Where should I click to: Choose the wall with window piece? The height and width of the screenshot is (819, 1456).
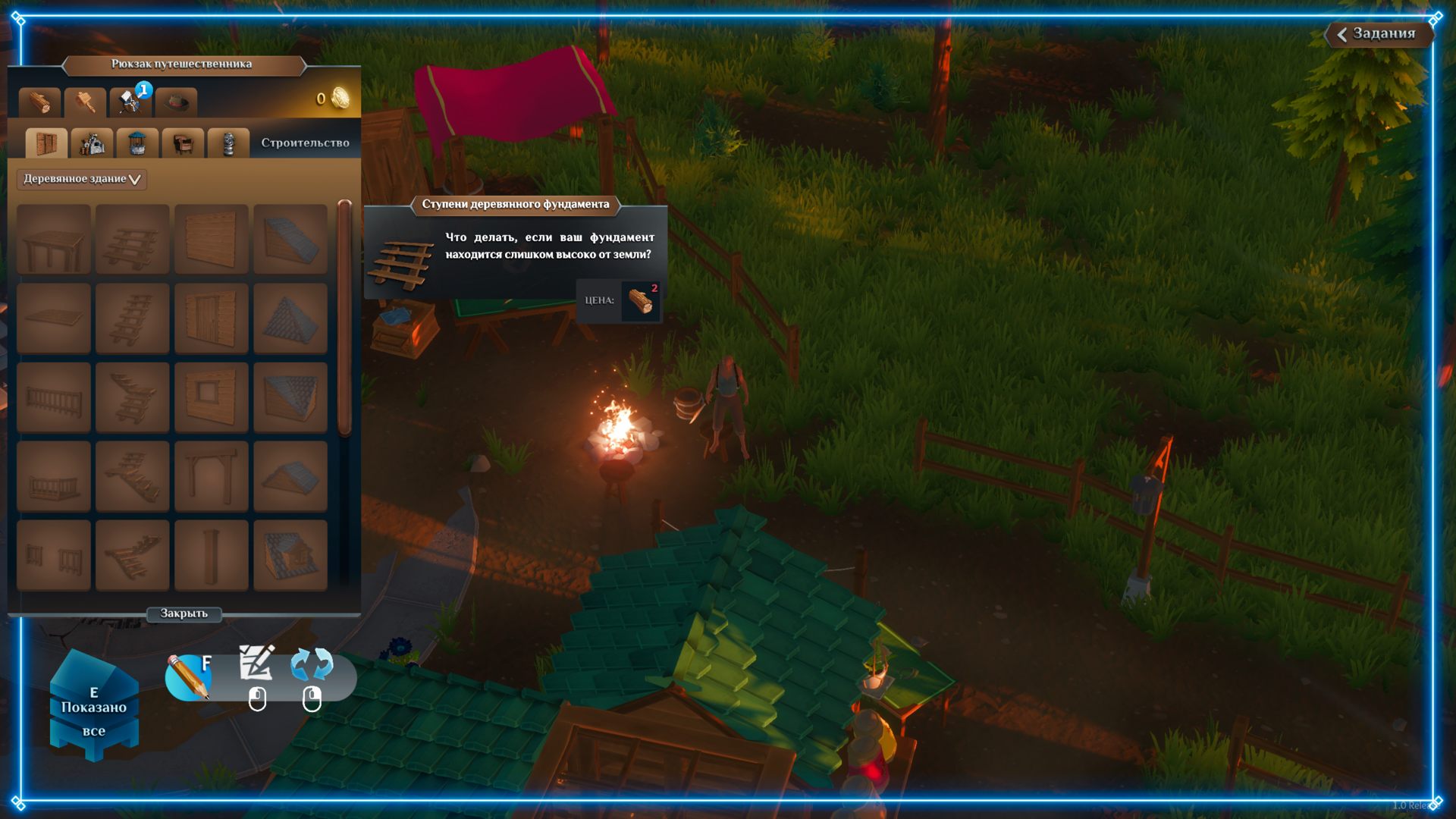[211, 397]
